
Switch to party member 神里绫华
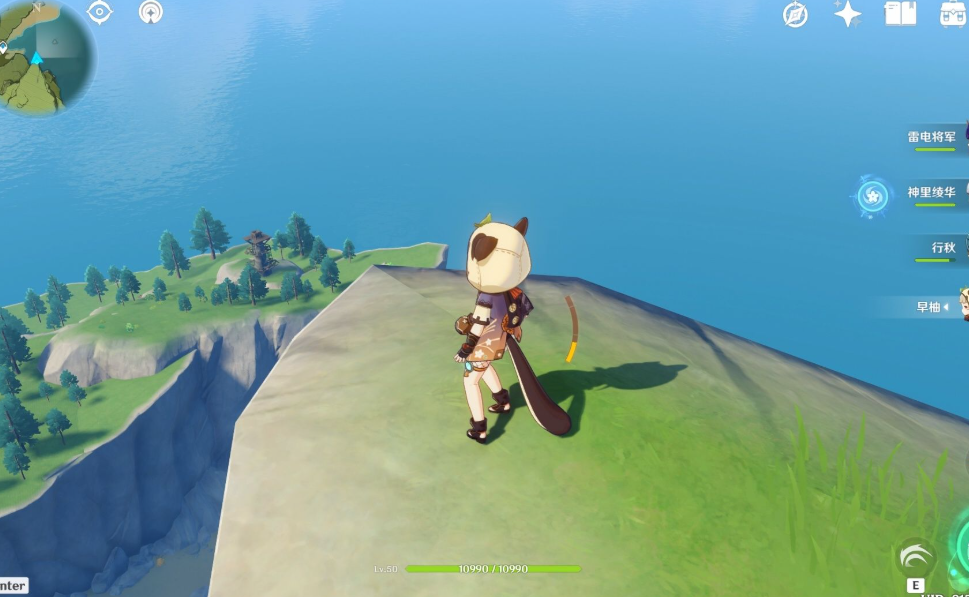pyautogui.click(x=933, y=192)
